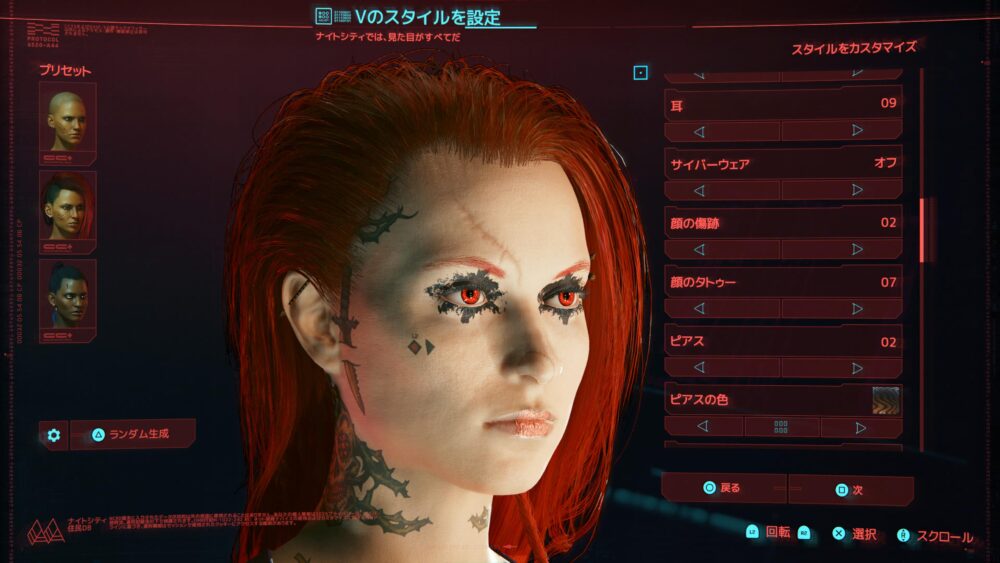This screenshot has height=563, width=1000.
Task: Choose the previous 顔のタトゥー face tattoo
Action: click(699, 309)
